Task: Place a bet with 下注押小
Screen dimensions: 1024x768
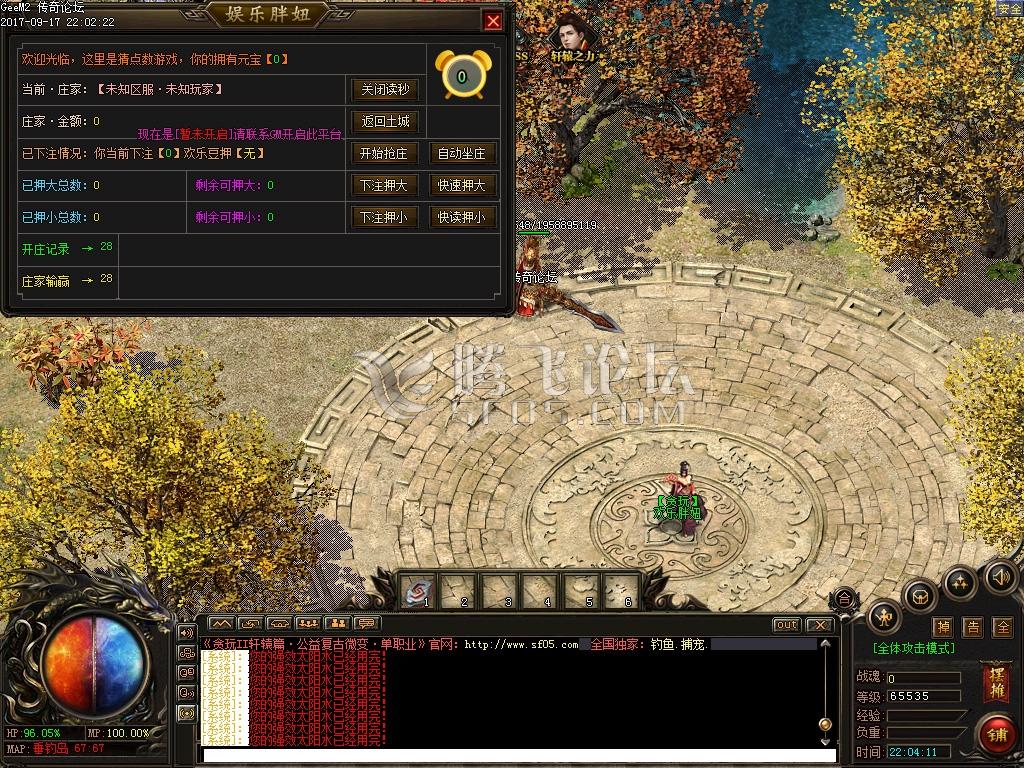Action: click(x=384, y=217)
